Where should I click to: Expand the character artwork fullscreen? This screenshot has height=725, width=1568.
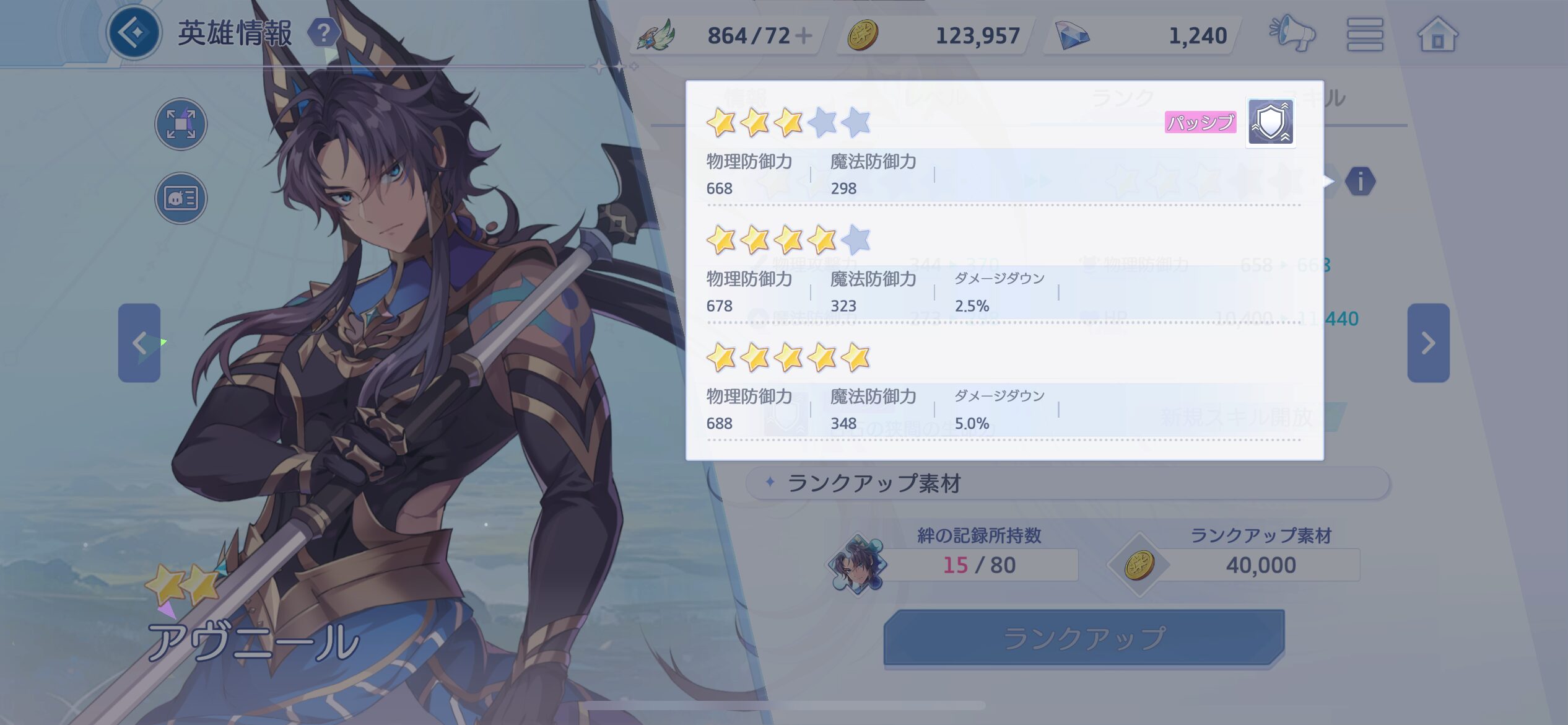[181, 125]
